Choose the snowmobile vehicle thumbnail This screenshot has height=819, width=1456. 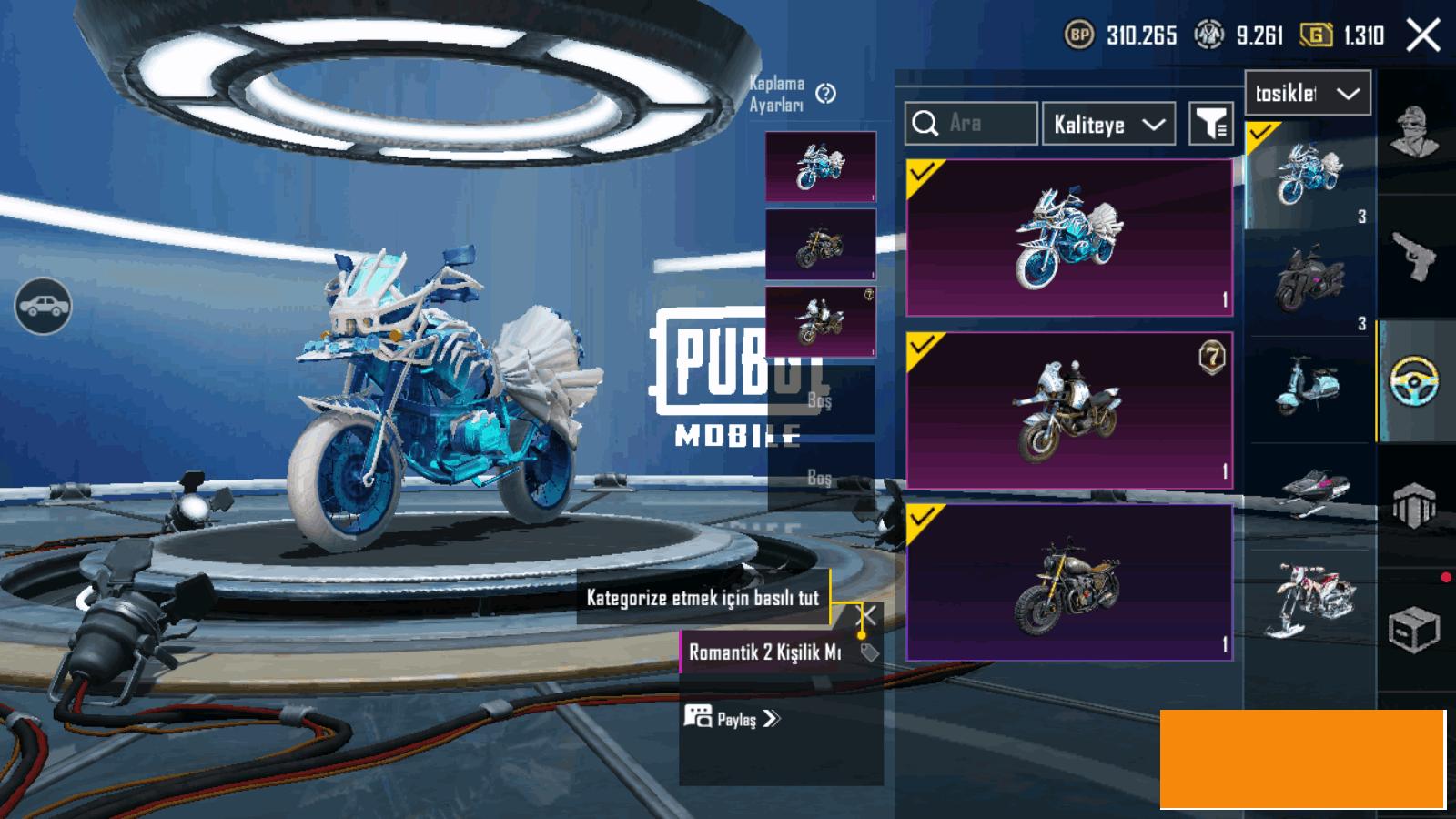(1309, 491)
